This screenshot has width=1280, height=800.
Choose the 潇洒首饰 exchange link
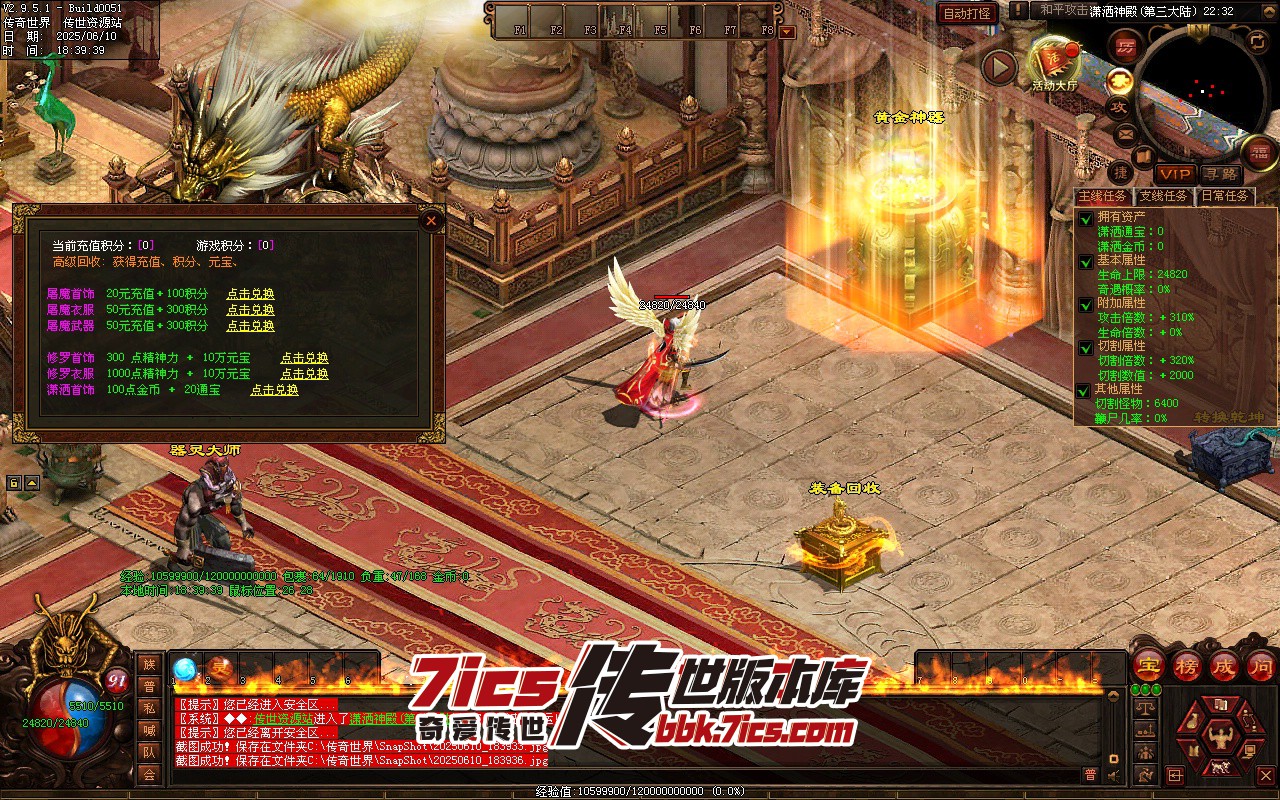click(x=274, y=390)
